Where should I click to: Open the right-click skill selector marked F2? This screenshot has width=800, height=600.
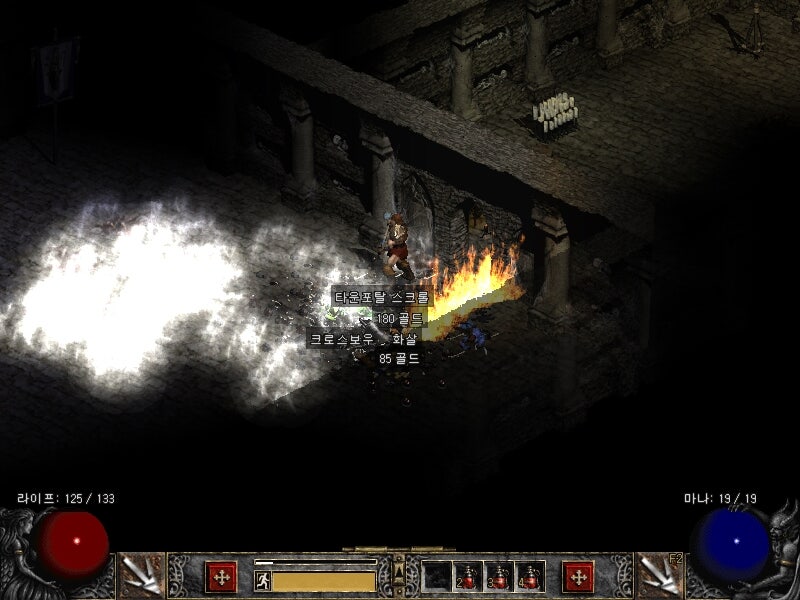657,575
